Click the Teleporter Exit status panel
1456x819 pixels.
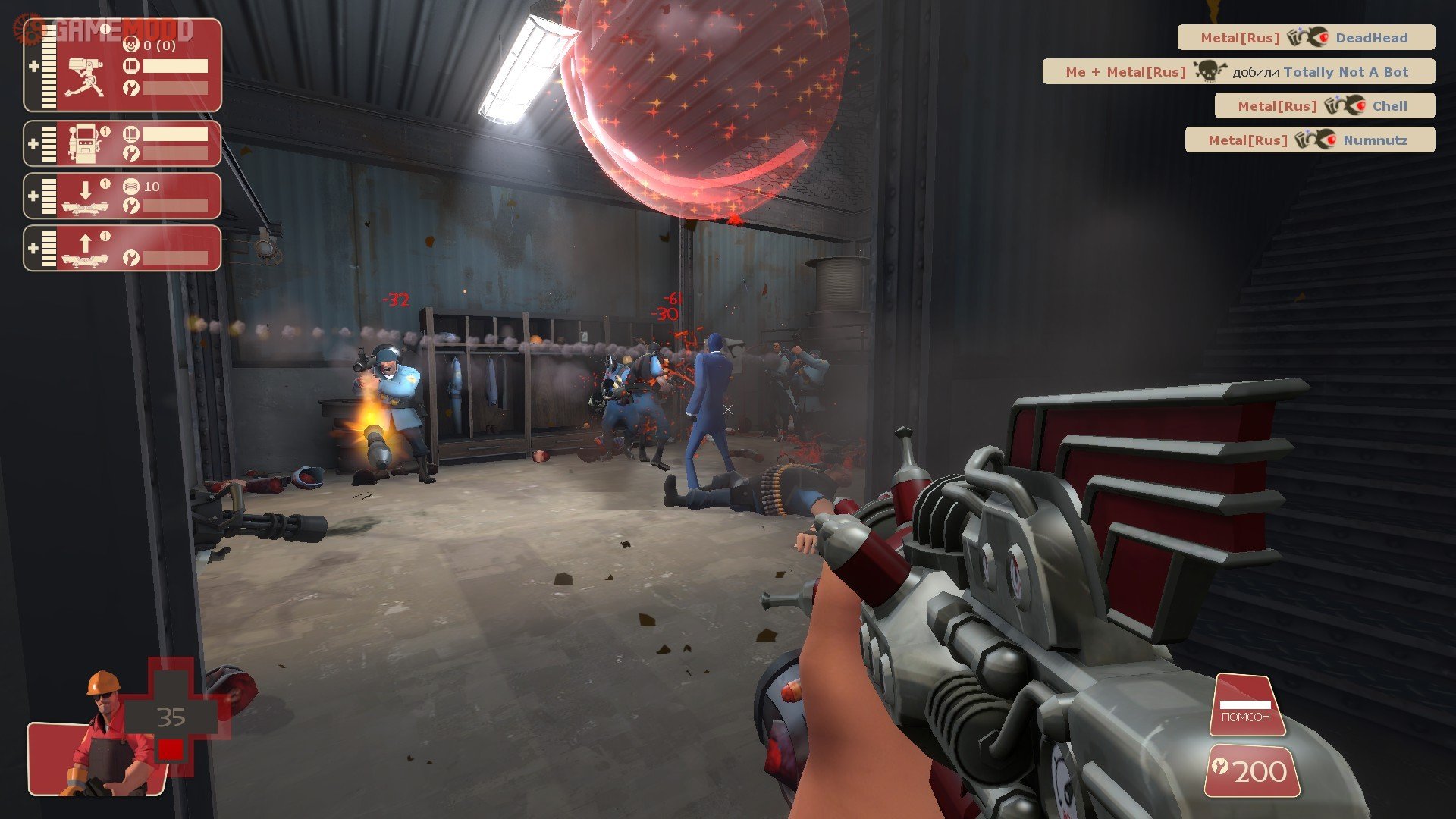pyautogui.click(x=123, y=248)
